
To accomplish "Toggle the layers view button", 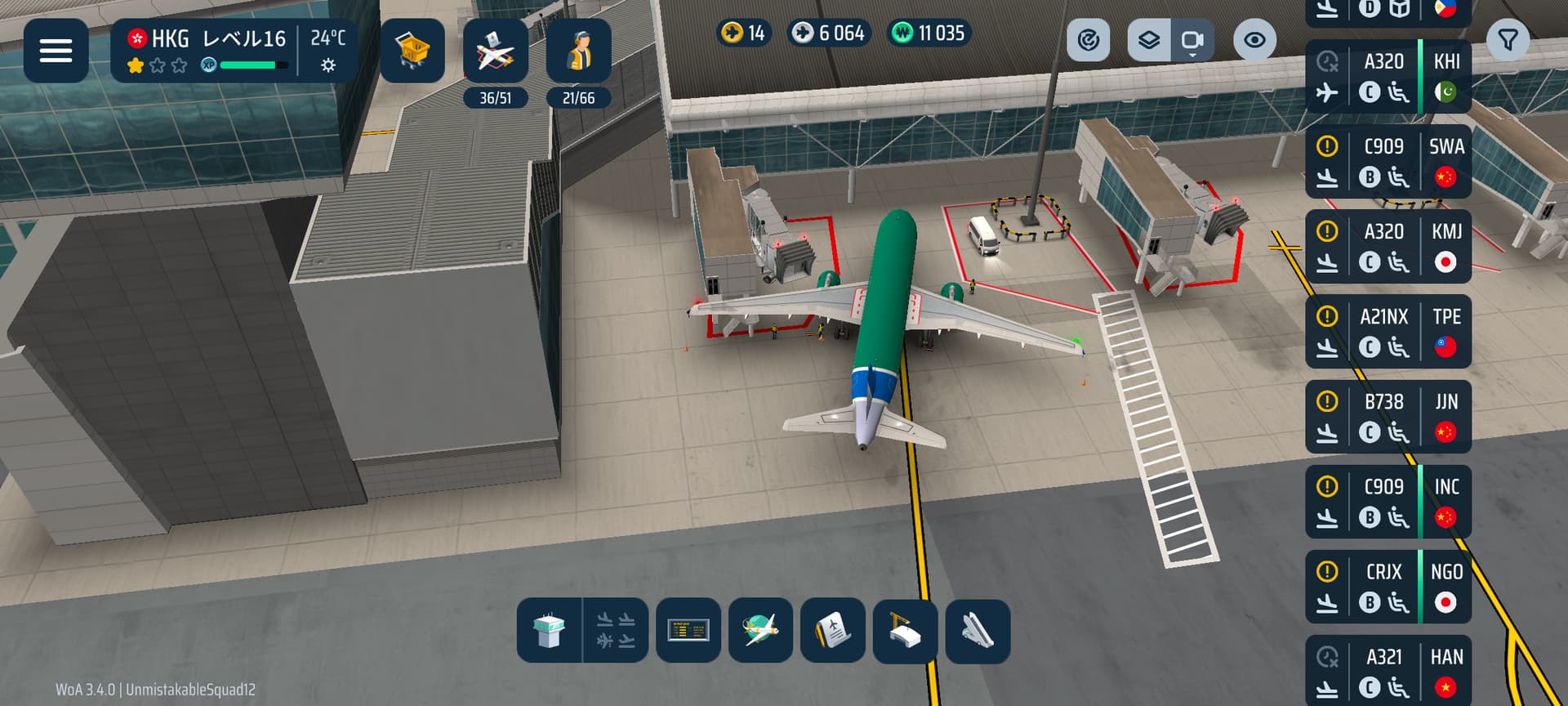I will coord(1149,40).
